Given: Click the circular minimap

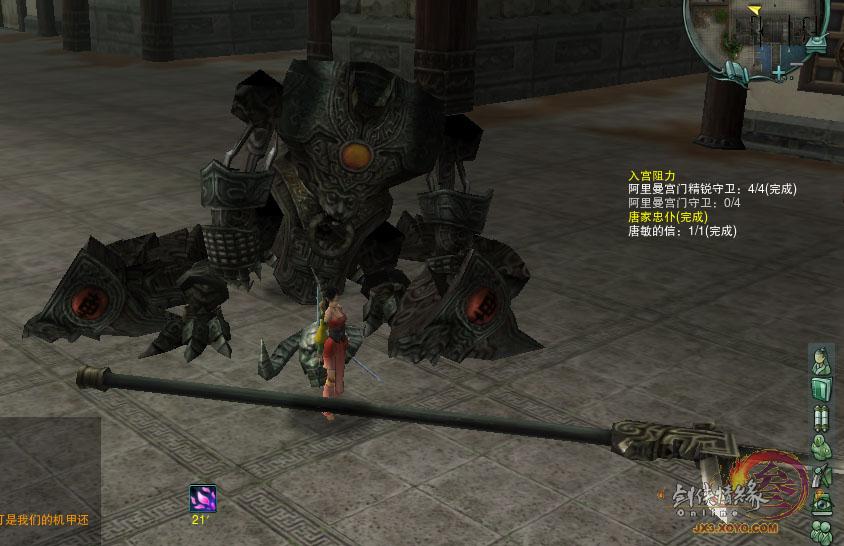Looking at the screenshot, I should (x=760, y=32).
